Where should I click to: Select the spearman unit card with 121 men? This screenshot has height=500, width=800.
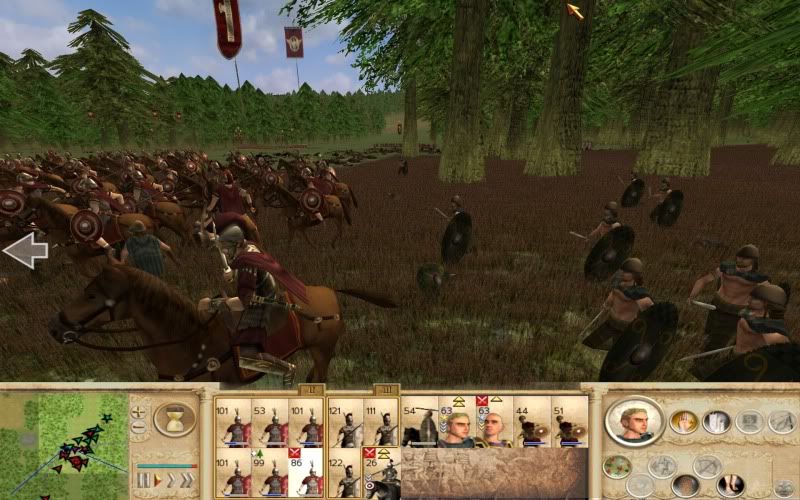345,424
